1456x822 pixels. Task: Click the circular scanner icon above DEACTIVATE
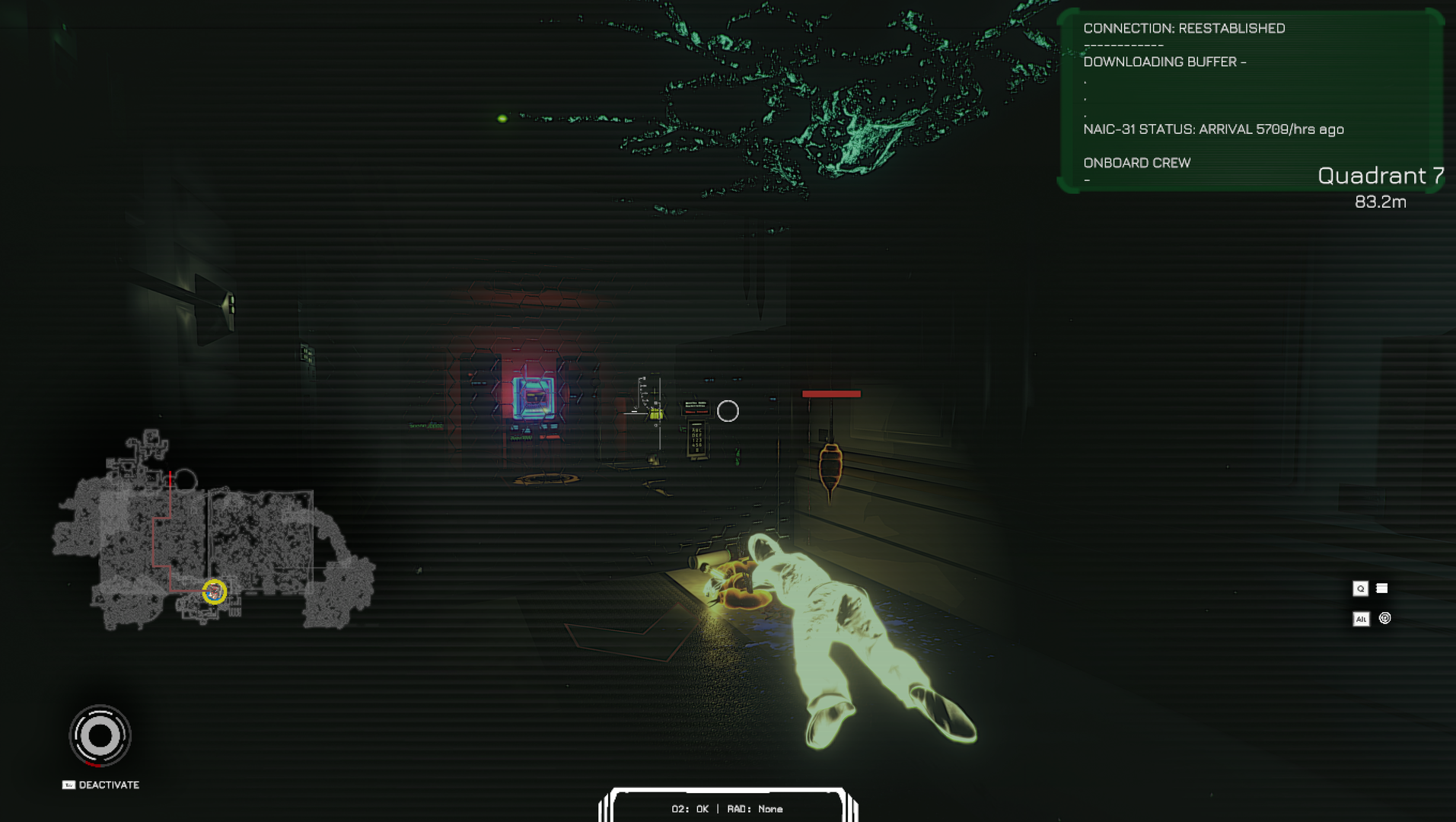[100, 736]
